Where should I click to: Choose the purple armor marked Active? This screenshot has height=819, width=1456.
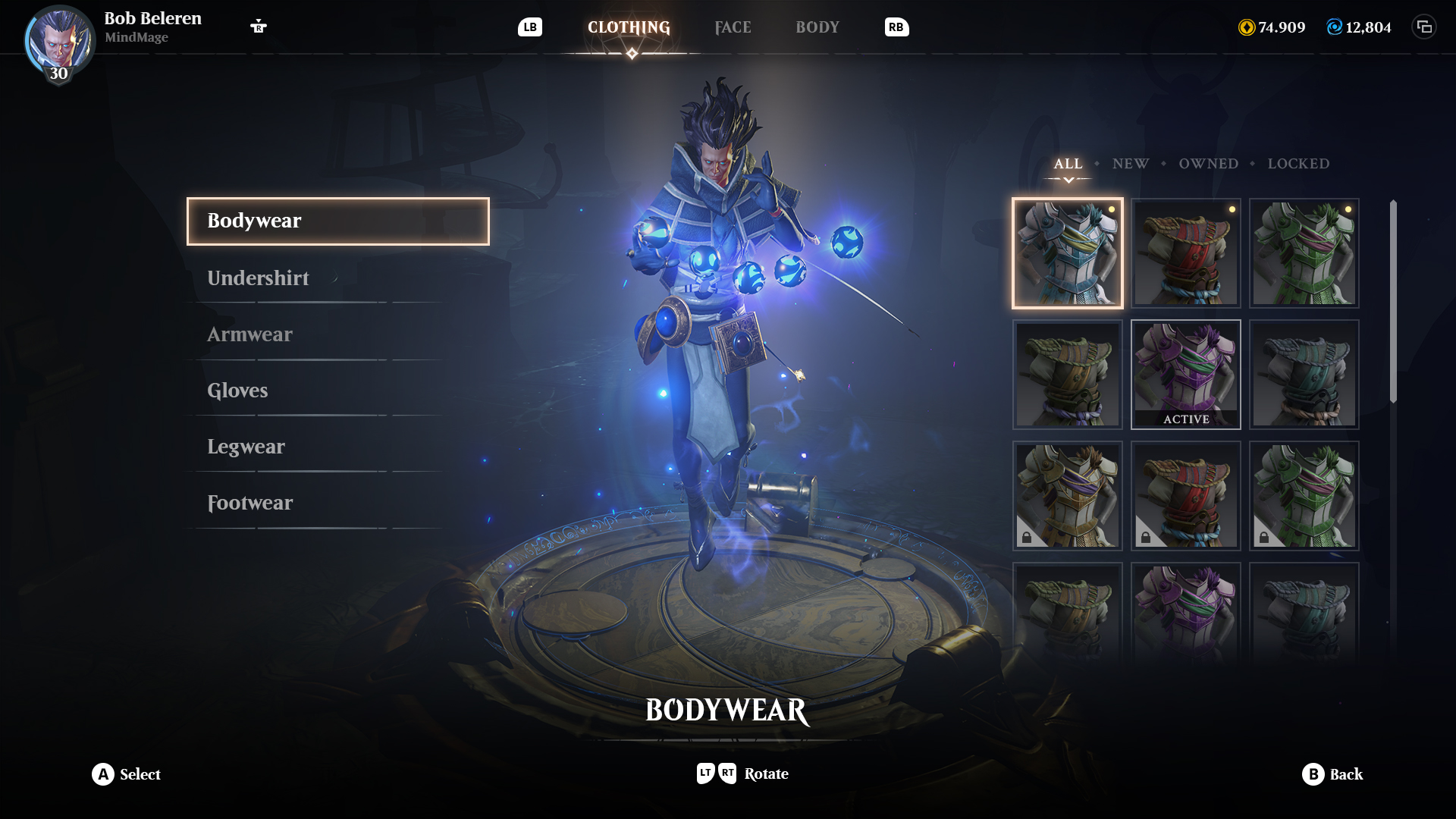coord(1185,375)
